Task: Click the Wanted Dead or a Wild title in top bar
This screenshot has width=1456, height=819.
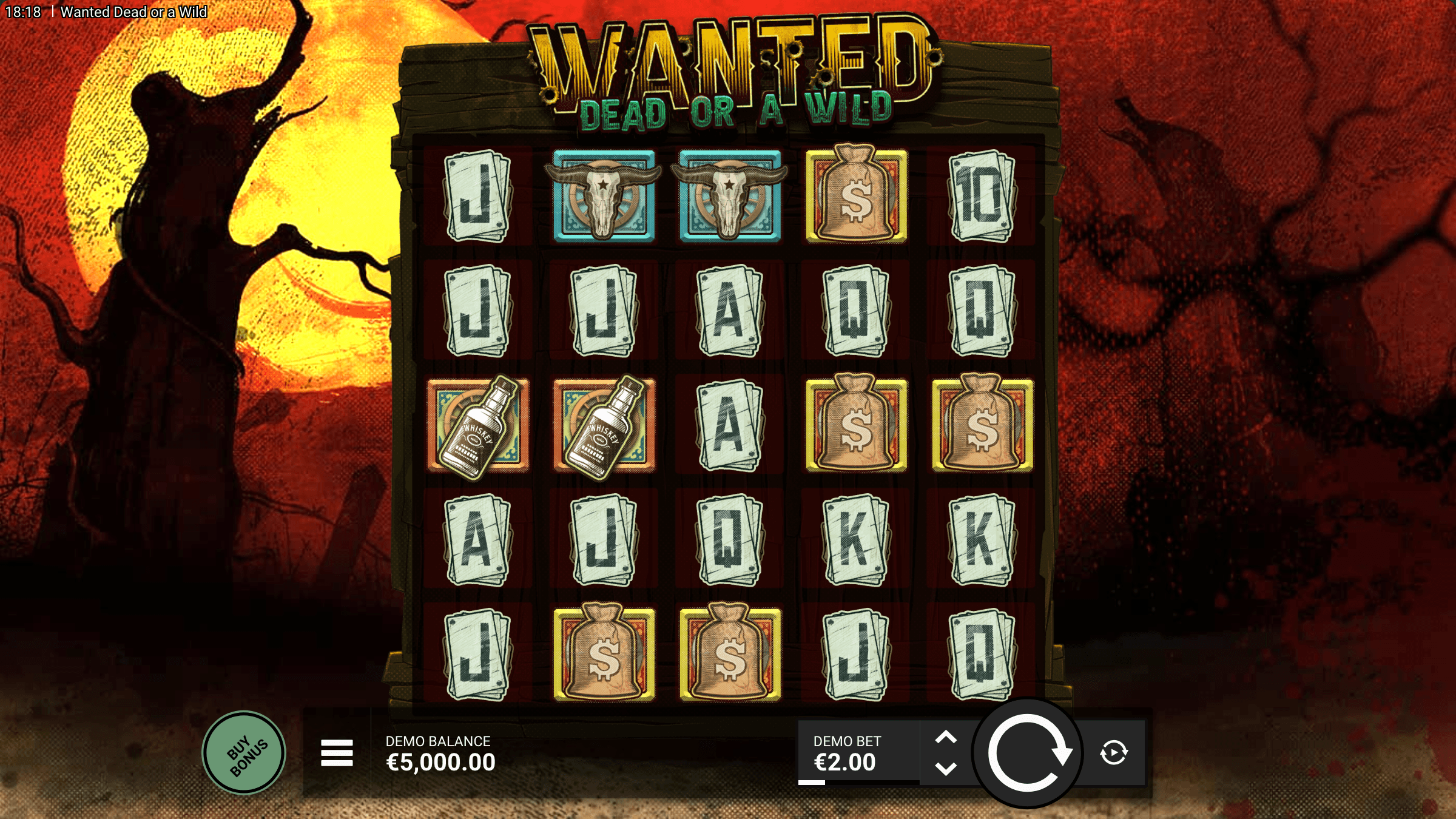Action: tap(135, 11)
